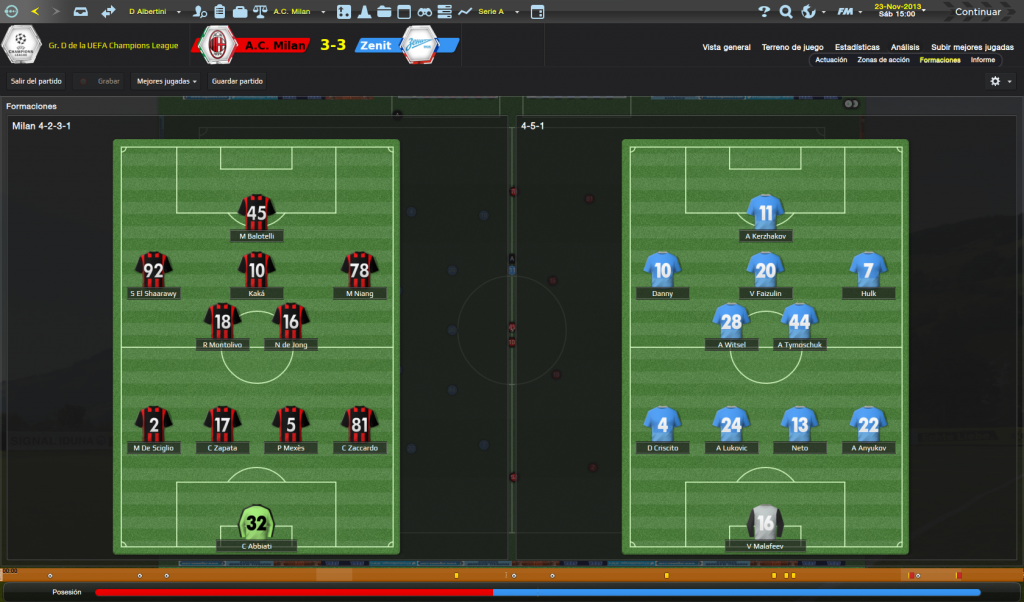The image size is (1024, 602).
Task: Select Balotelli's number 45 shirt
Action: click(257, 211)
